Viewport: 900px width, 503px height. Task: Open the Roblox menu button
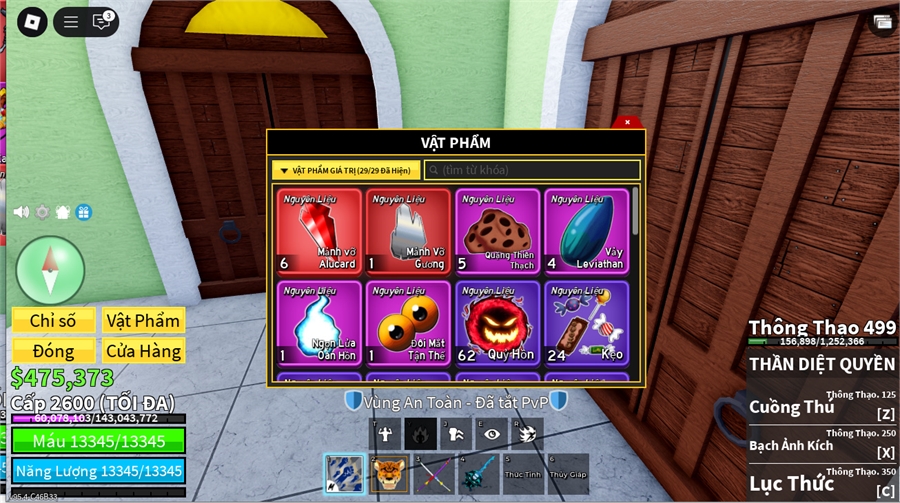[x=32, y=21]
